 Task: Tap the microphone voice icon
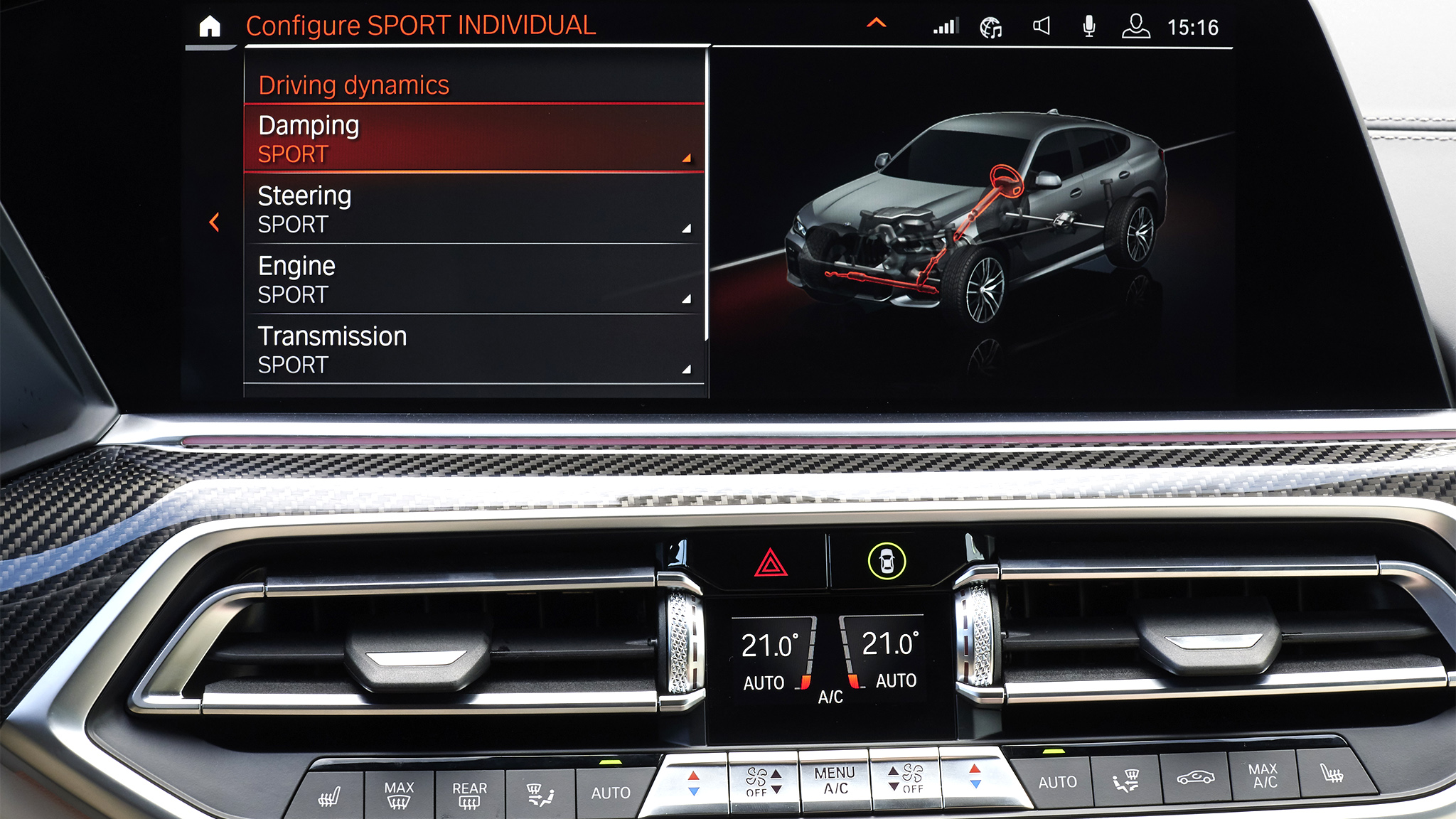1088,27
